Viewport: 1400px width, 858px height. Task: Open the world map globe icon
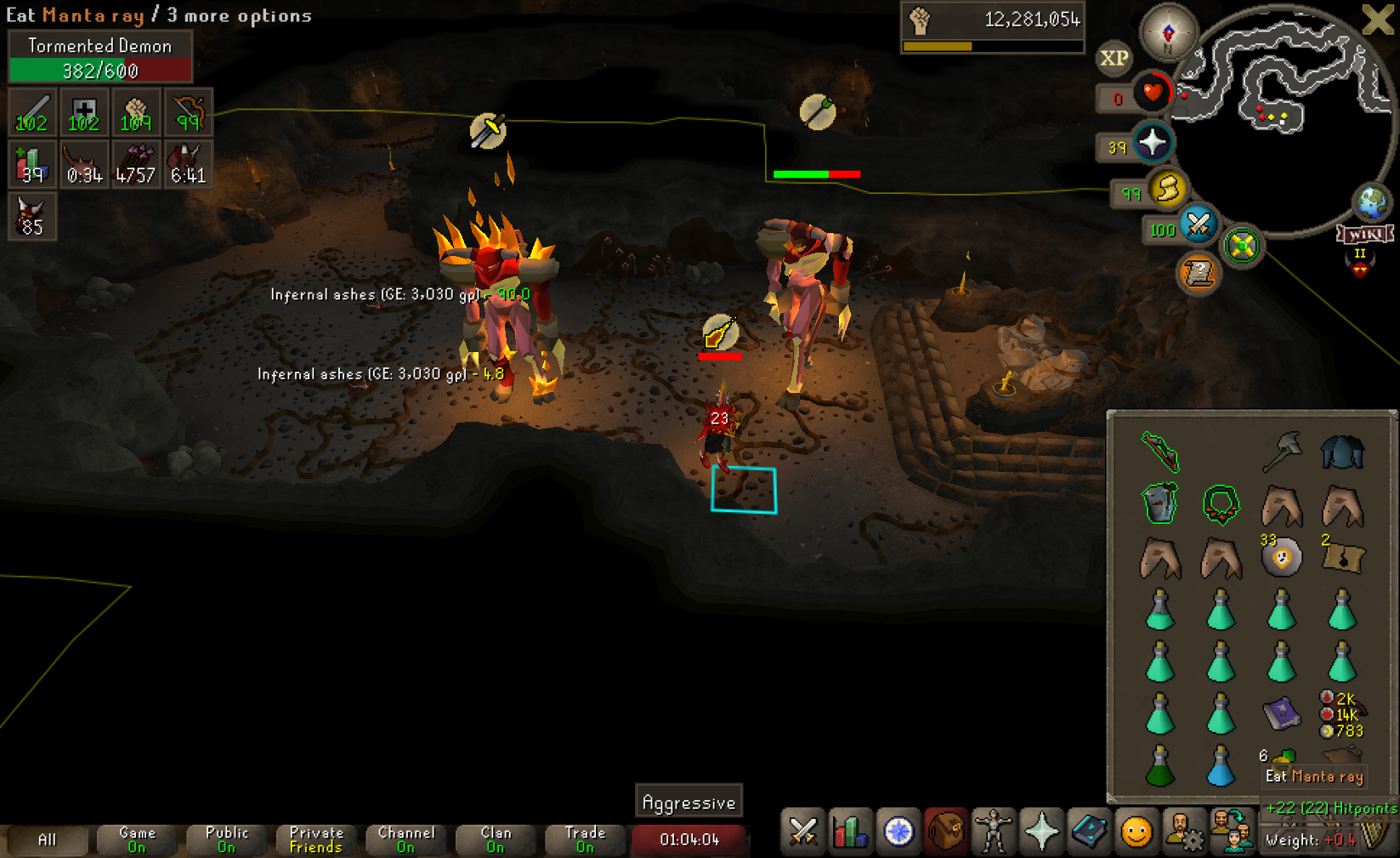[x=1371, y=203]
